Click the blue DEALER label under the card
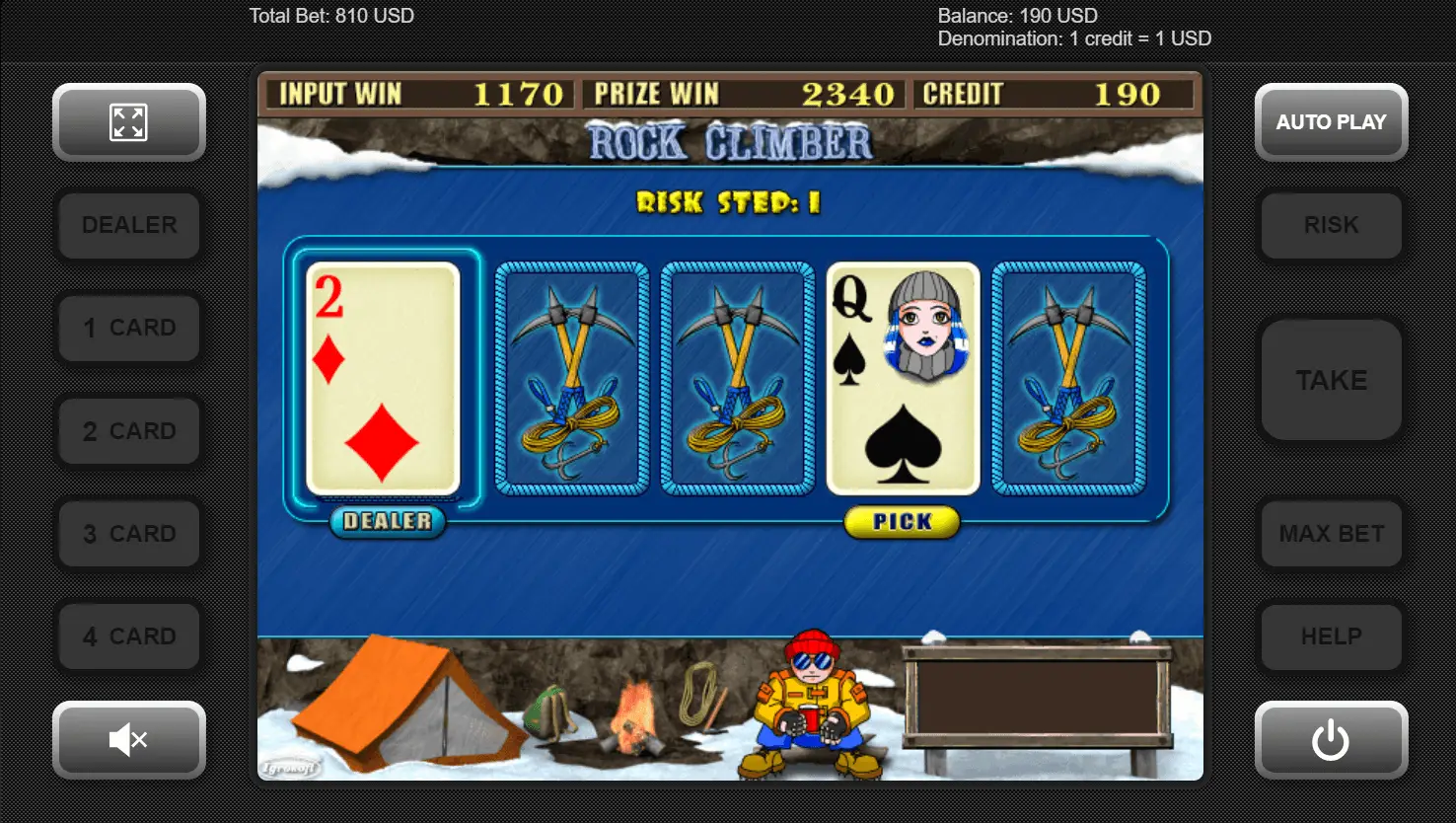 387,521
